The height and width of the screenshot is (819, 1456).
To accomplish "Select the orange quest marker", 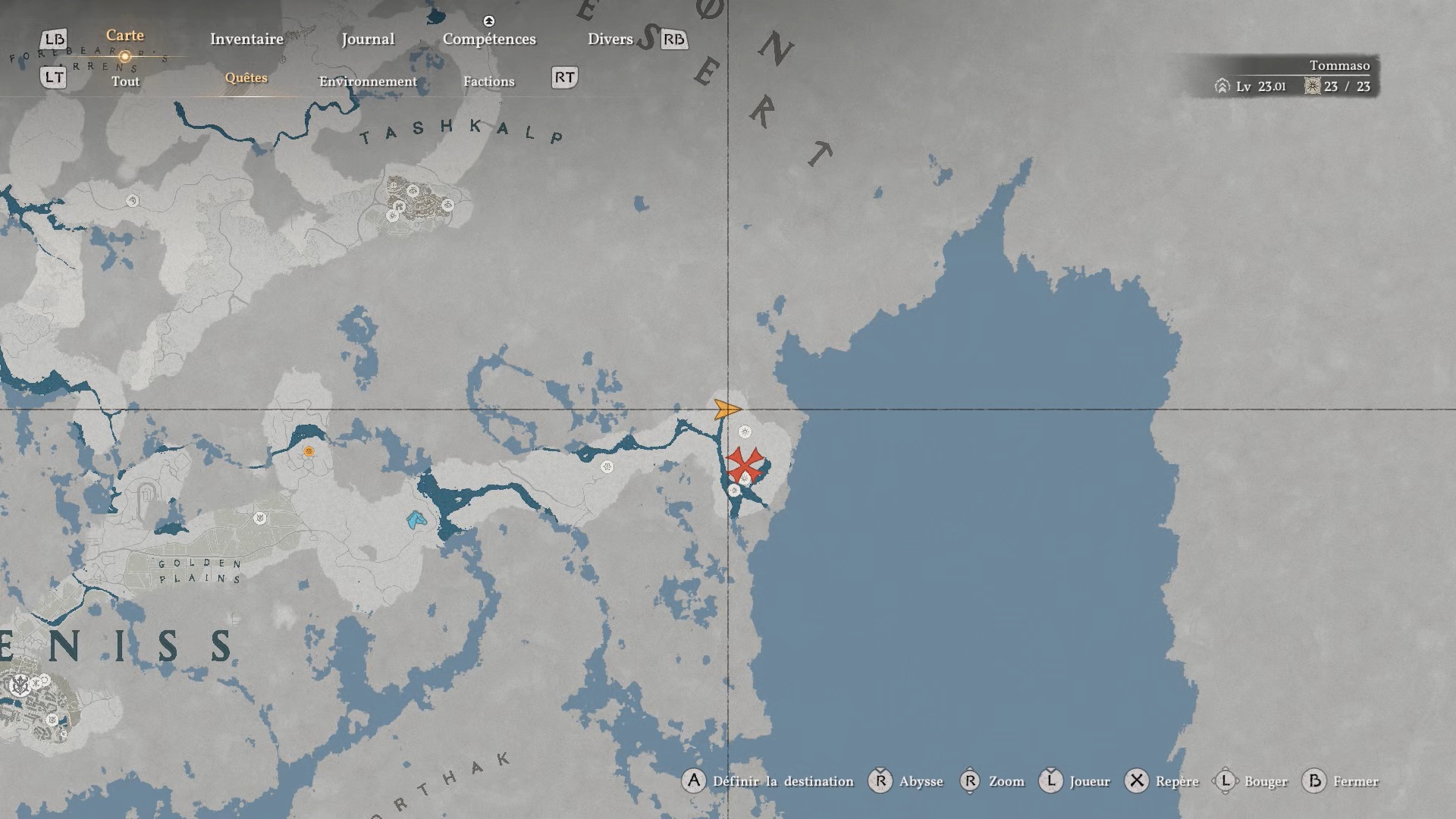I will point(309,451).
